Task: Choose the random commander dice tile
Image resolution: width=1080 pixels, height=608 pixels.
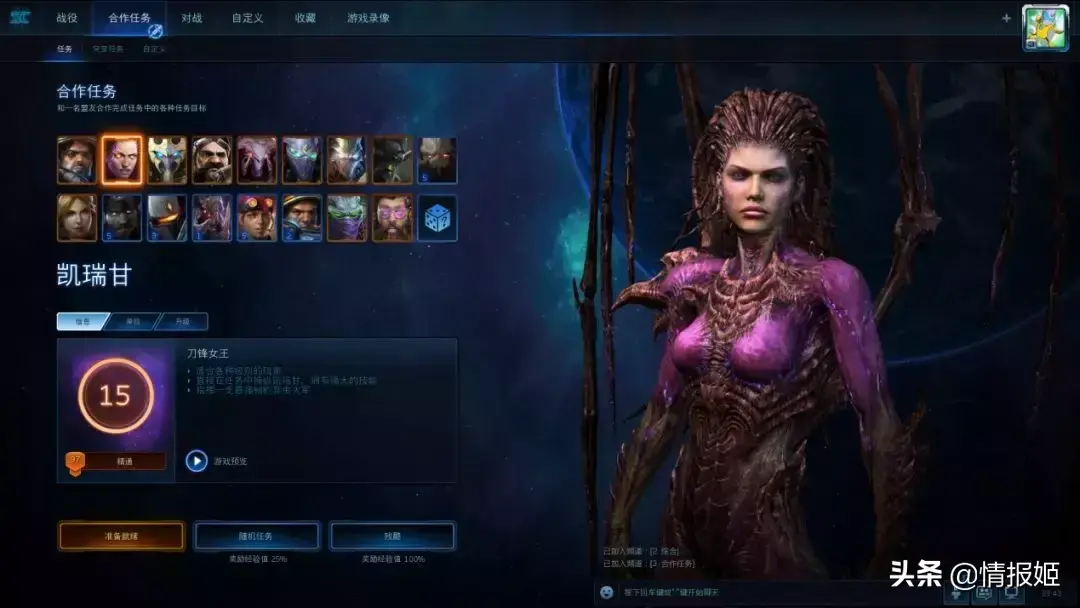Action: pyautogui.click(x=437, y=217)
